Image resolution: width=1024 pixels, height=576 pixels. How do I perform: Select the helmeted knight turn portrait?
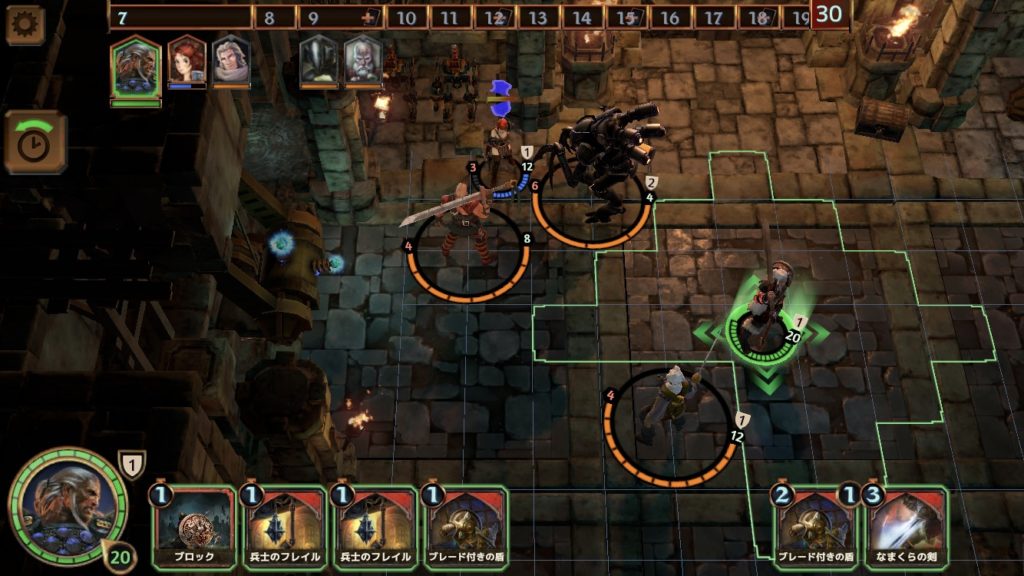click(319, 63)
